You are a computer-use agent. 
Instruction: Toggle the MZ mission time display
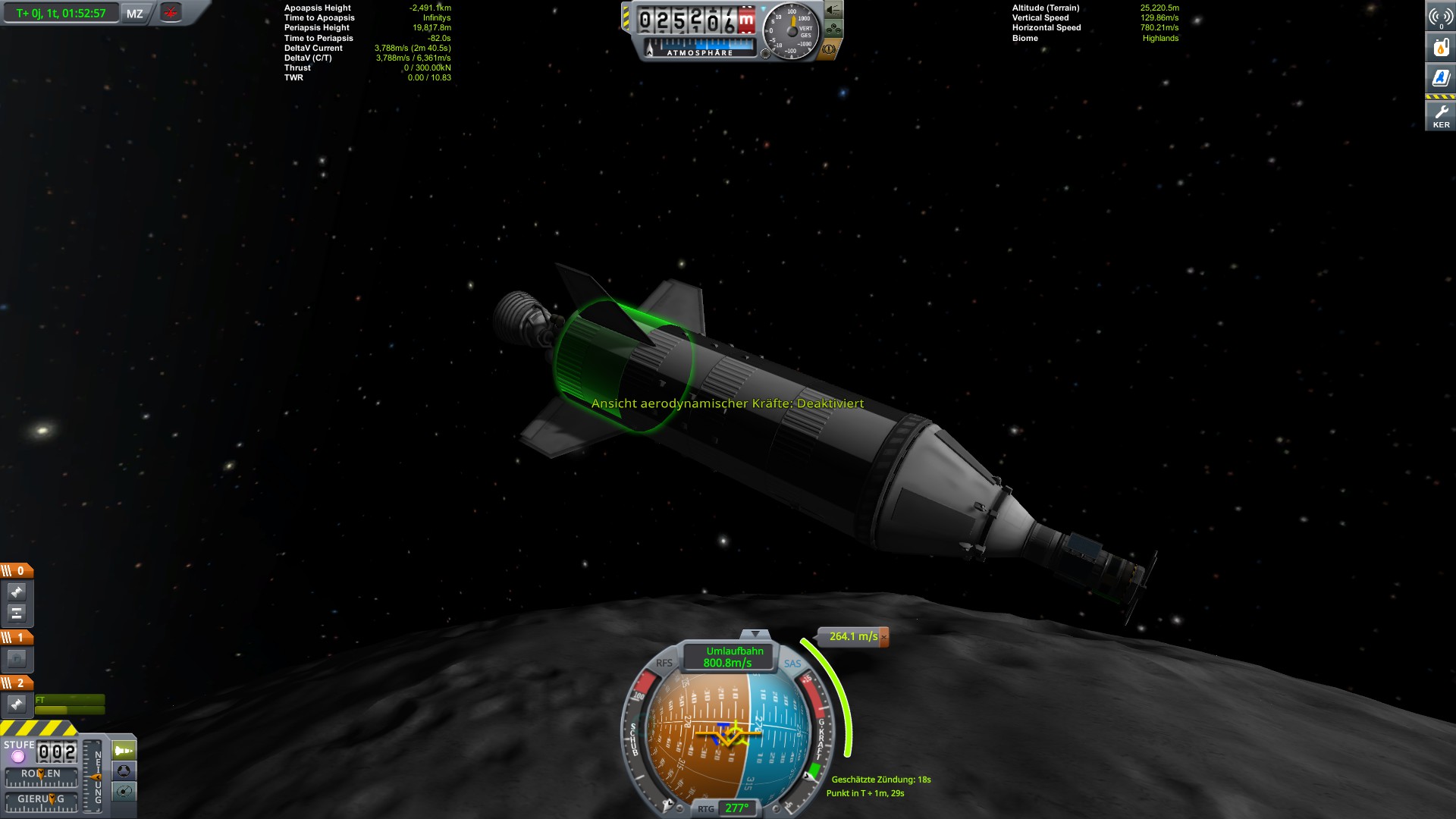tap(135, 14)
